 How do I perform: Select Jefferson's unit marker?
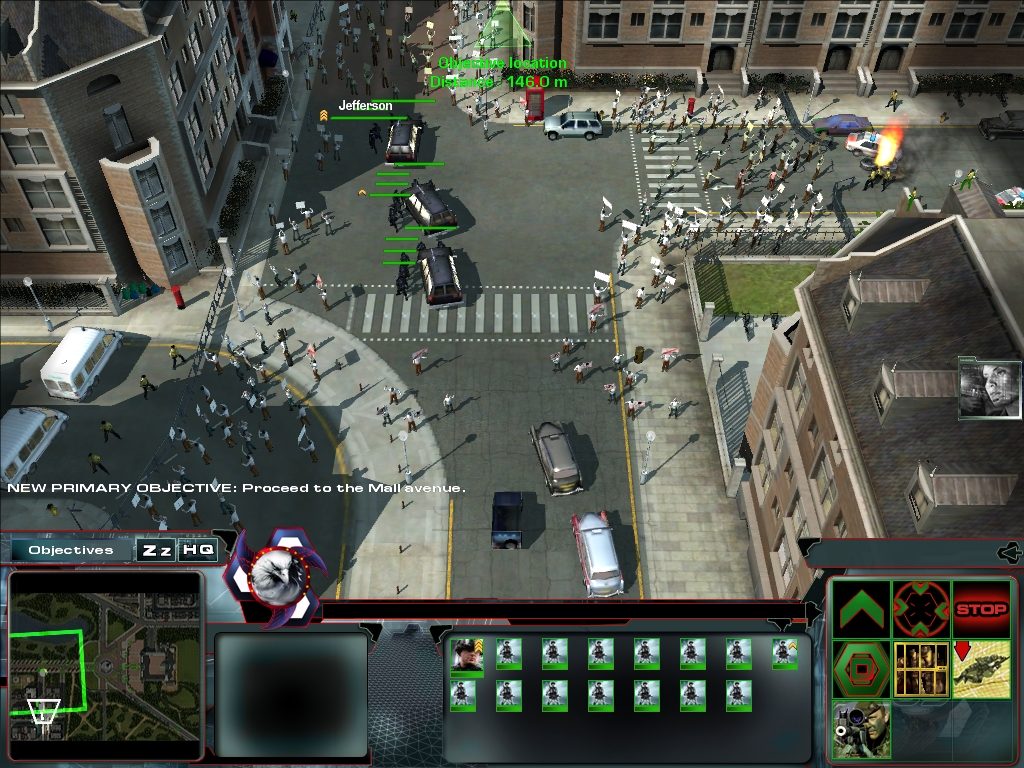pyautogui.click(x=366, y=105)
